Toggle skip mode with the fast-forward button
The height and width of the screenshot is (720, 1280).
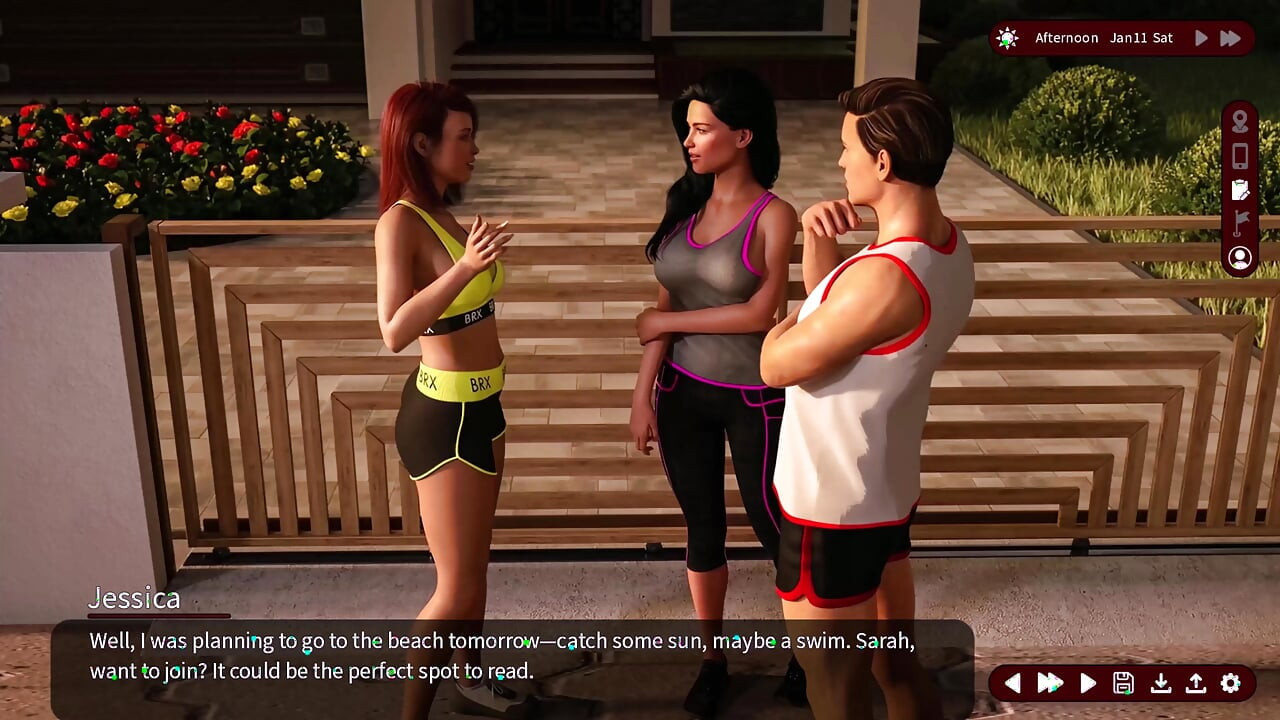1049,683
